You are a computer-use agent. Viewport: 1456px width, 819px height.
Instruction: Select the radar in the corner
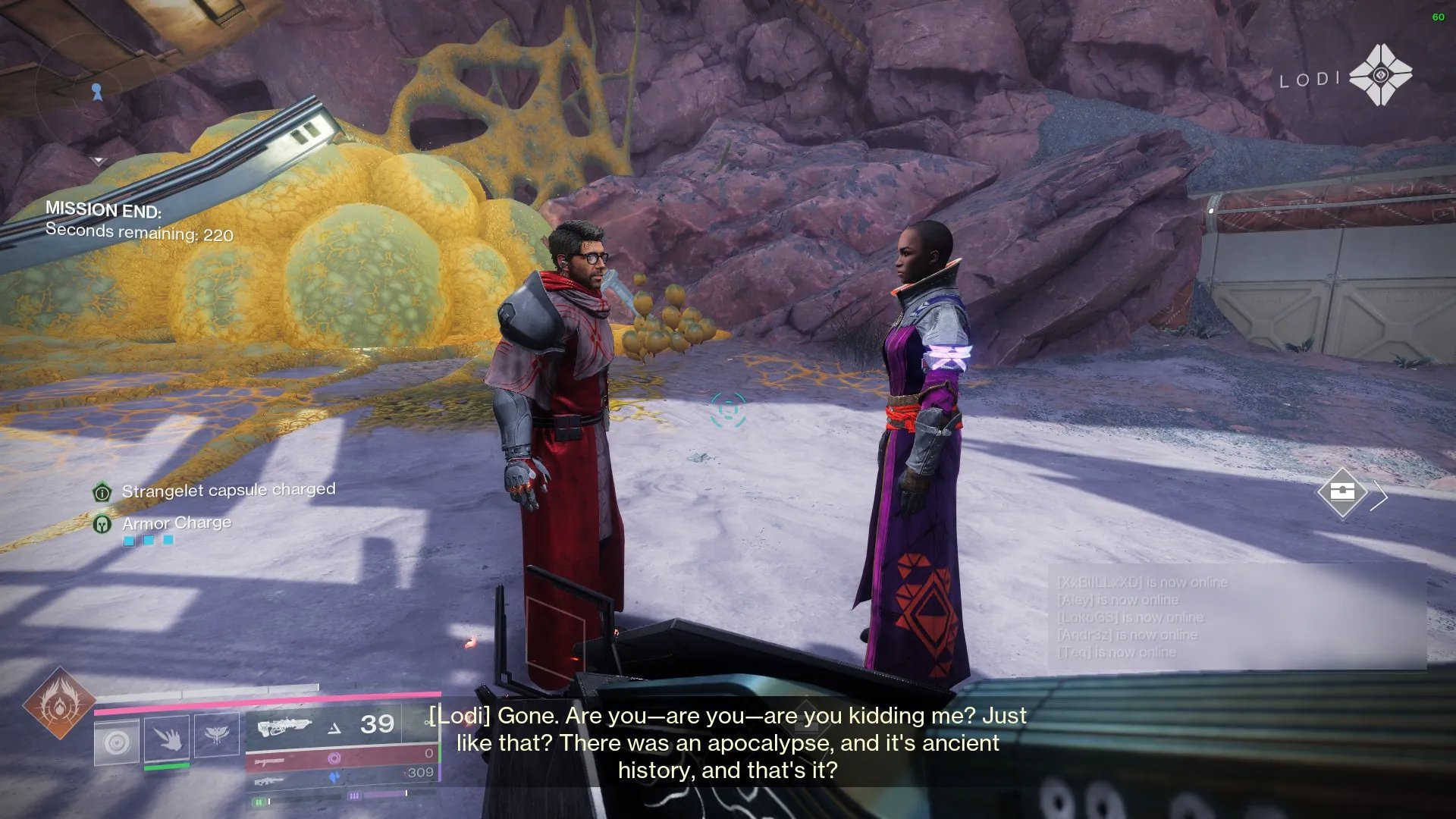[x=97, y=93]
